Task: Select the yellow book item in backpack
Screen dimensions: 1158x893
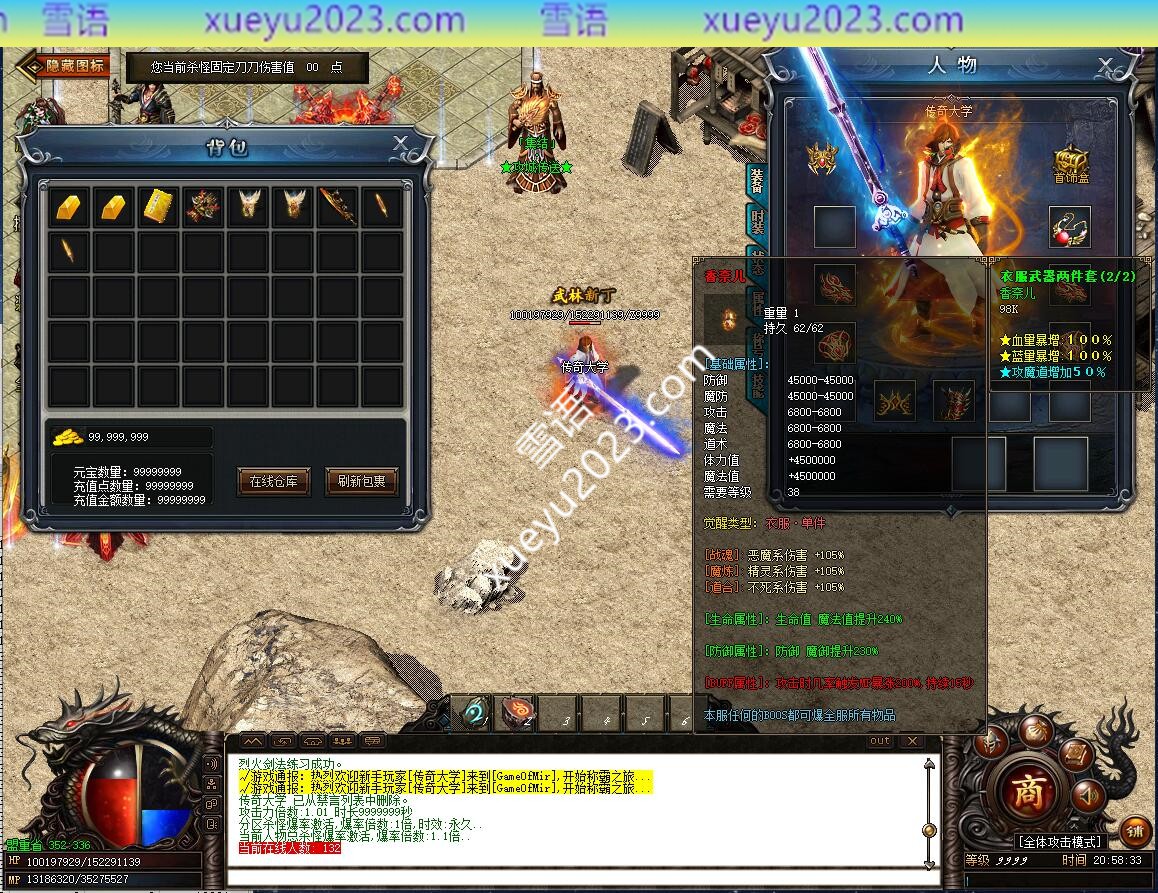Action: point(158,206)
